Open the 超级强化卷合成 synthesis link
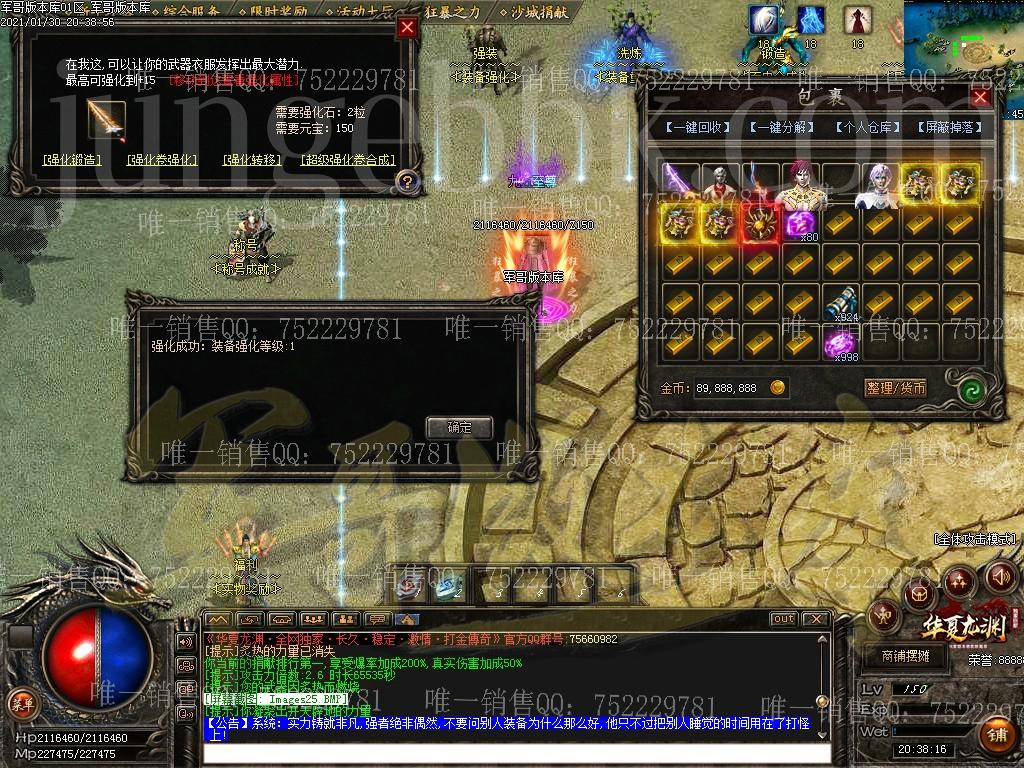The width and height of the screenshot is (1024, 768). pos(347,159)
